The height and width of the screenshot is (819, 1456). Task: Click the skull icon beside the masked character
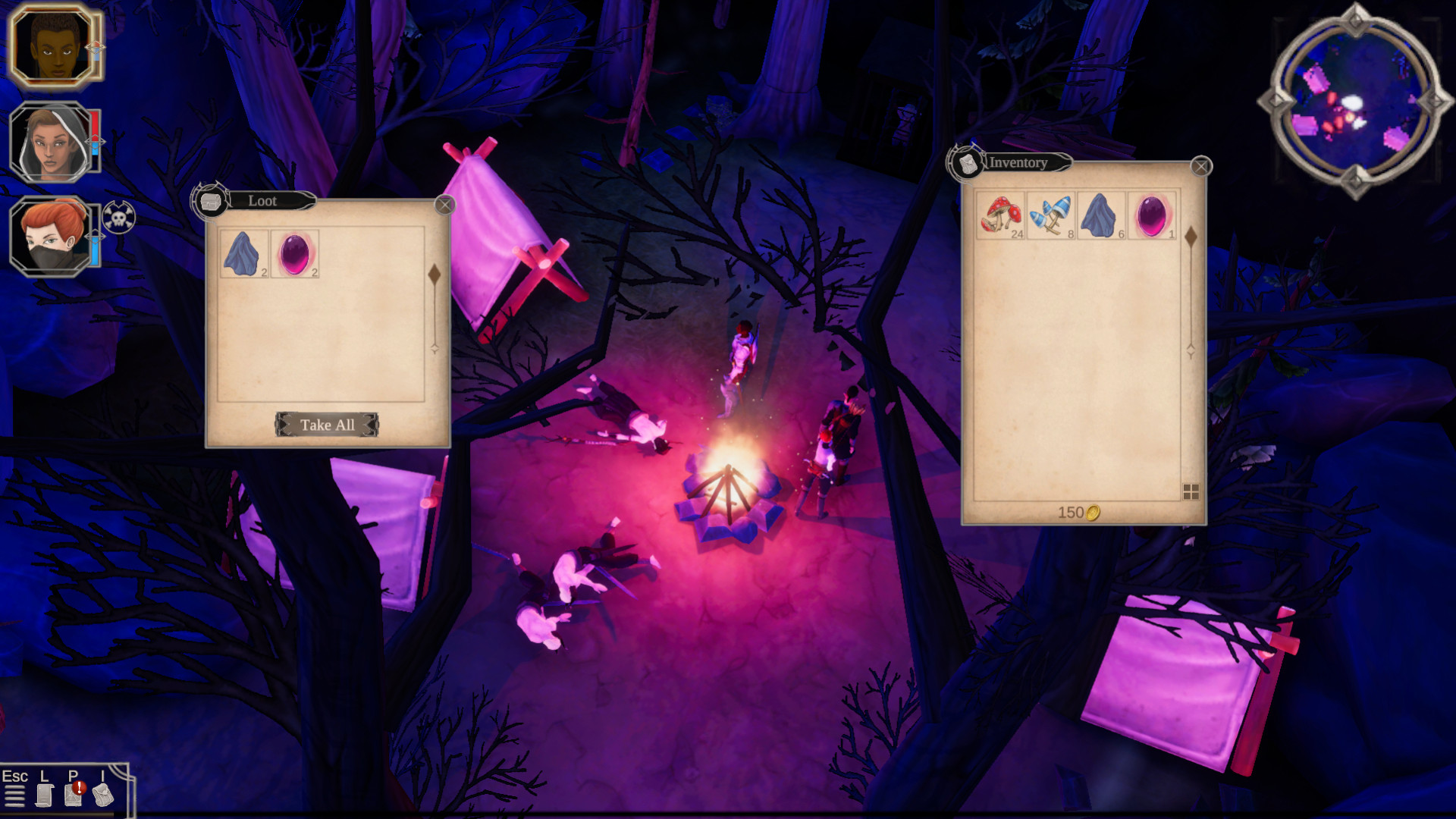120,216
